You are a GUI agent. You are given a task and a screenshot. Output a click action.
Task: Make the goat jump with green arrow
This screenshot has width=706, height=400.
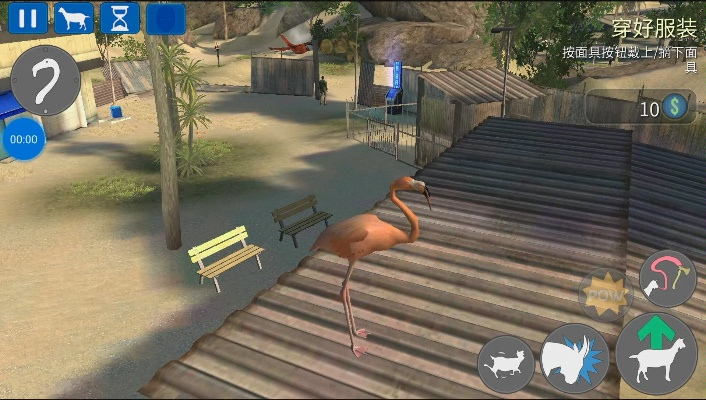pyautogui.click(x=656, y=350)
